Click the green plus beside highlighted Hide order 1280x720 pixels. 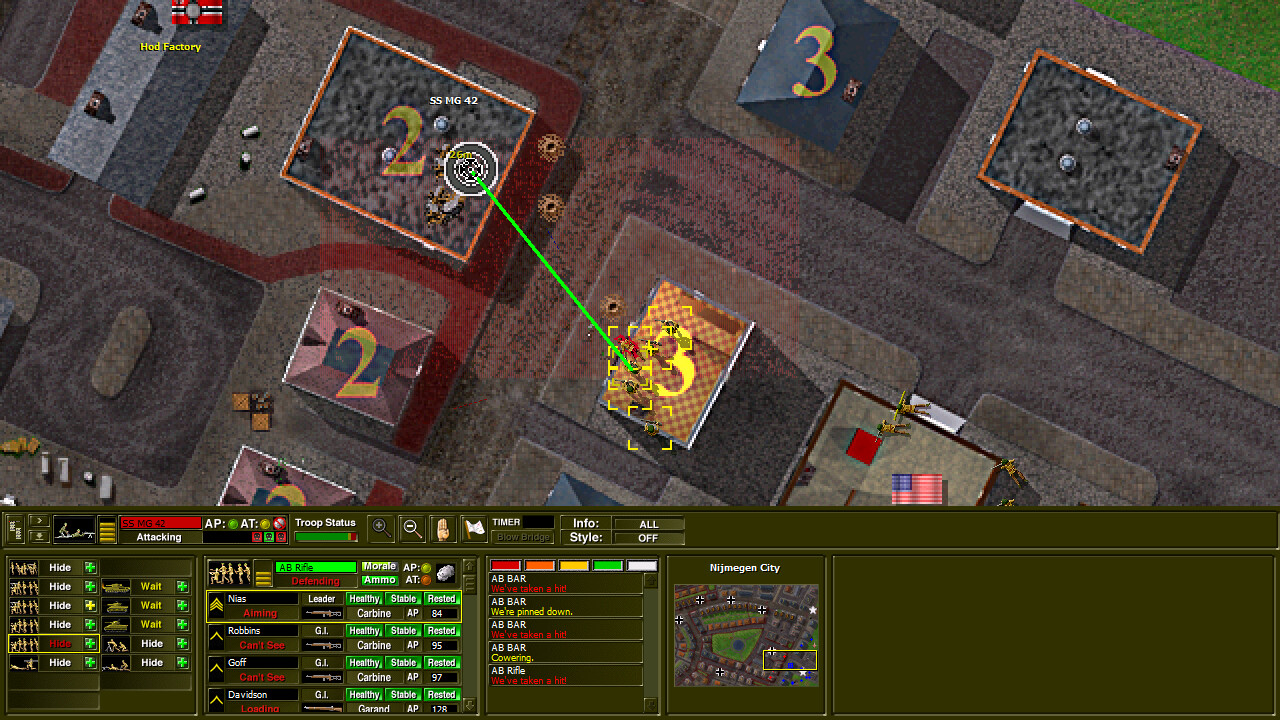click(90, 644)
